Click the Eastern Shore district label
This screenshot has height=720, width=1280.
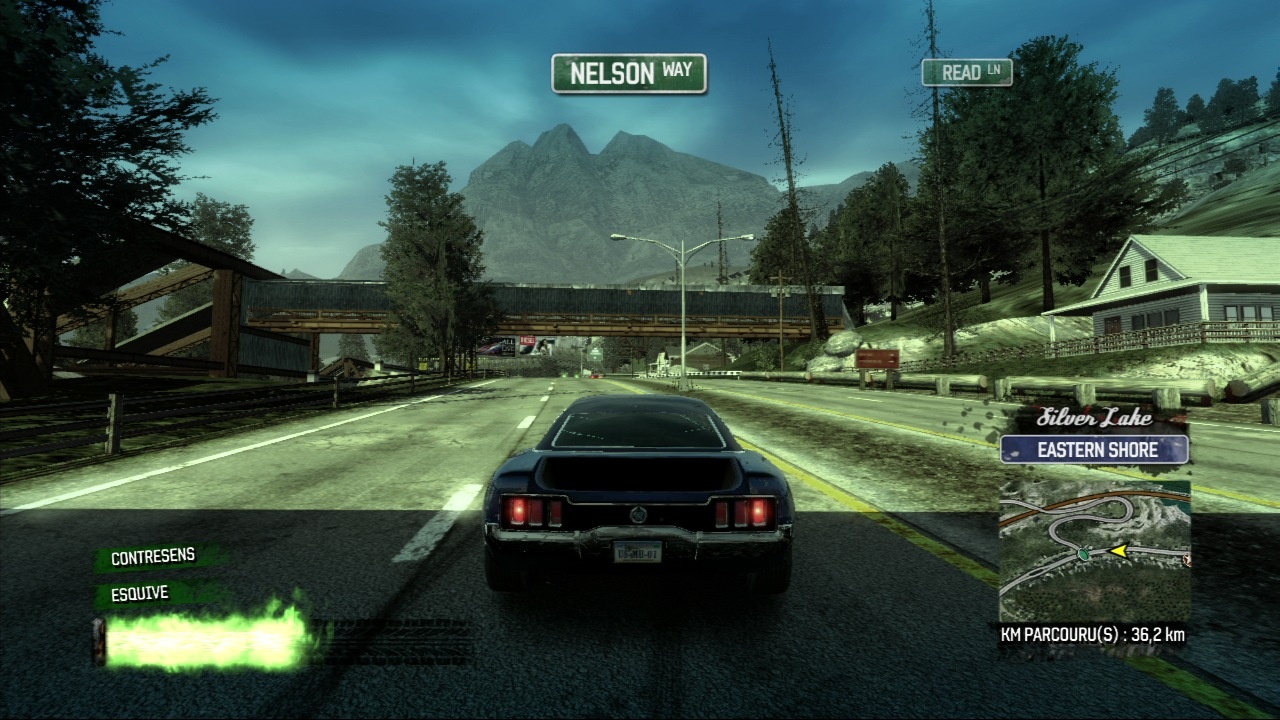1094,450
